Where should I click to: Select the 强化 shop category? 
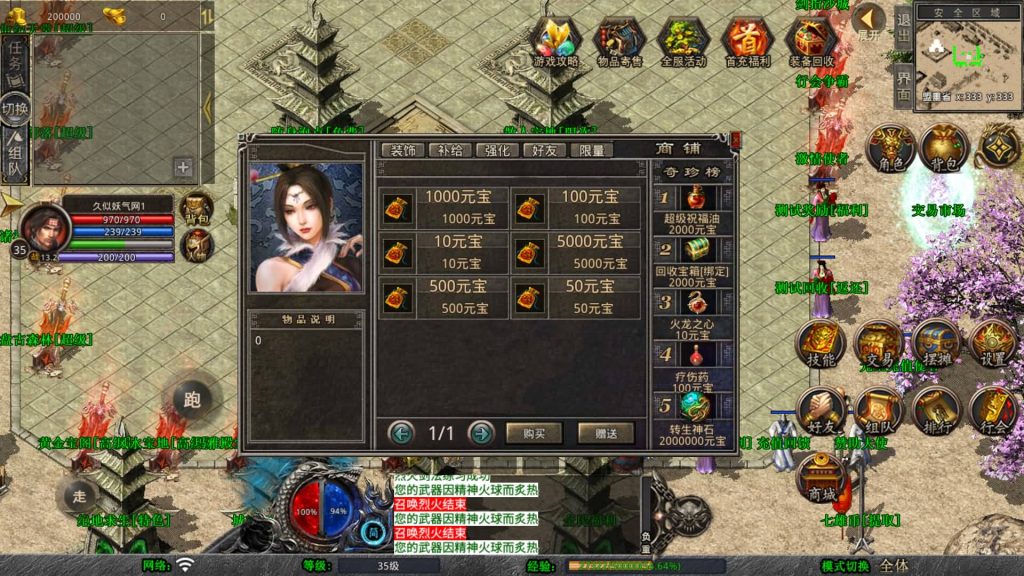click(497, 150)
